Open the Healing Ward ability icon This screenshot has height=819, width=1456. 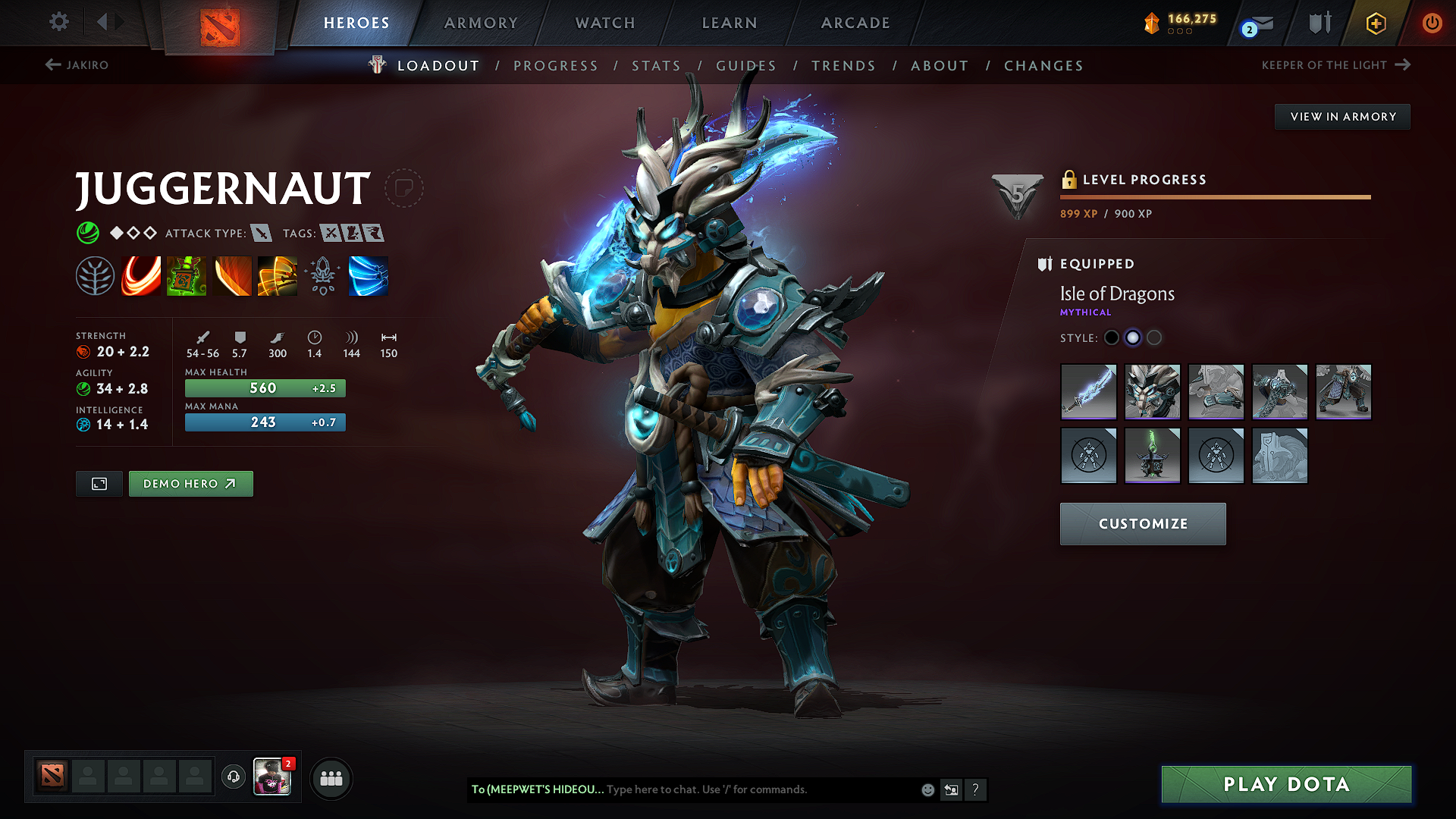coord(187,275)
